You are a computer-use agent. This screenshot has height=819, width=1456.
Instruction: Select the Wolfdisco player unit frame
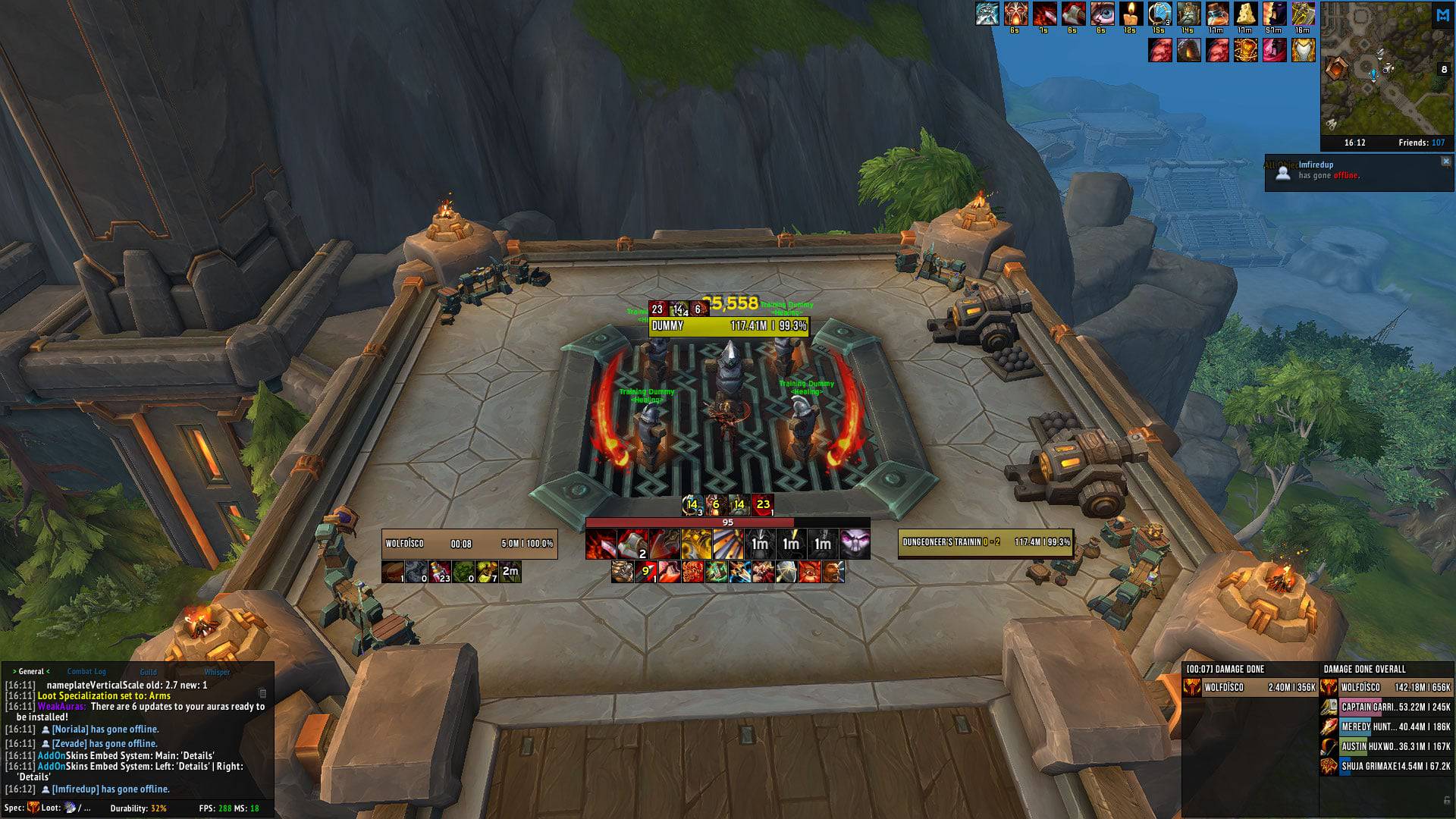pos(469,544)
